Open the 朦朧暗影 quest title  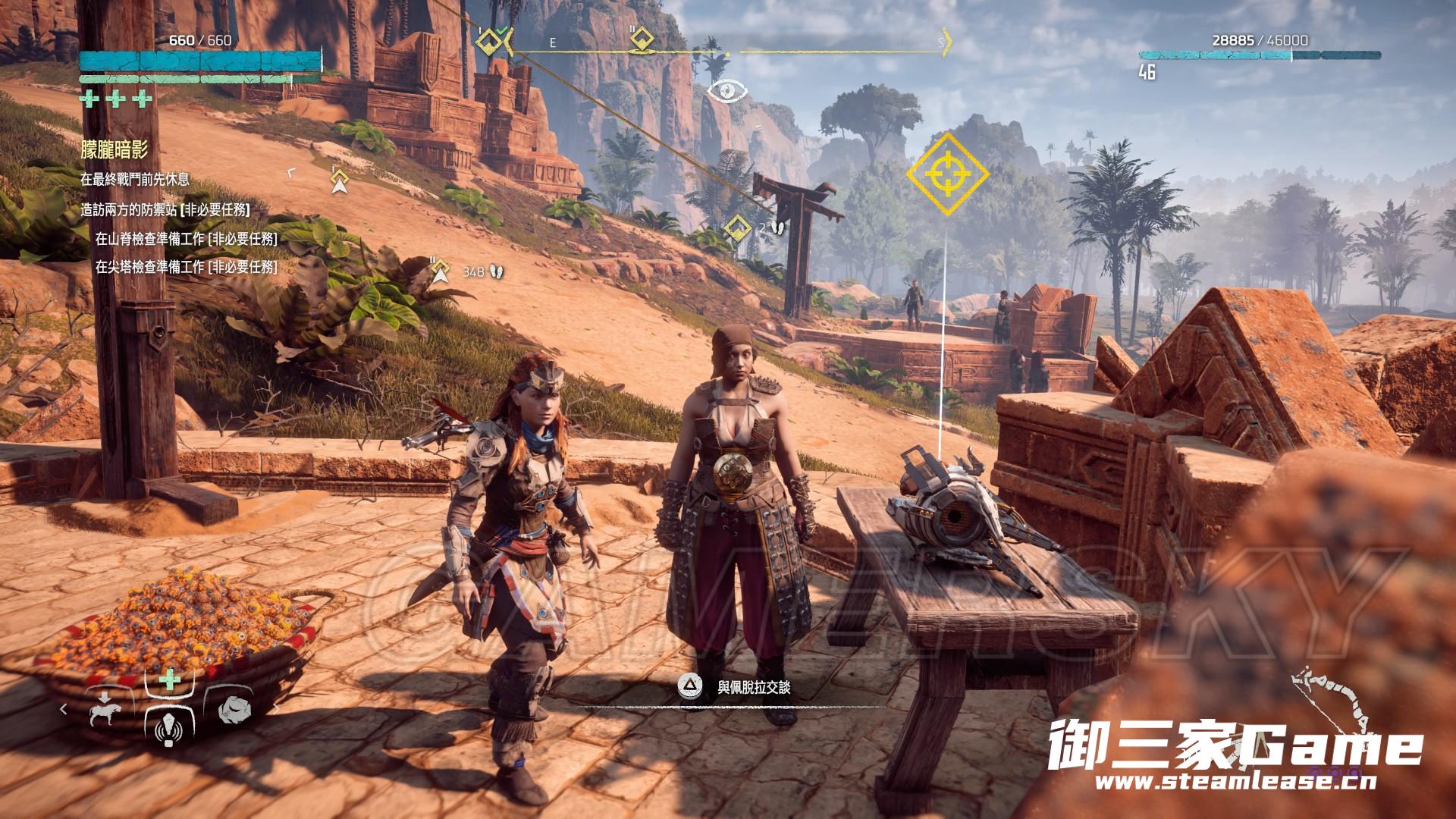pyautogui.click(x=115, y=150)
